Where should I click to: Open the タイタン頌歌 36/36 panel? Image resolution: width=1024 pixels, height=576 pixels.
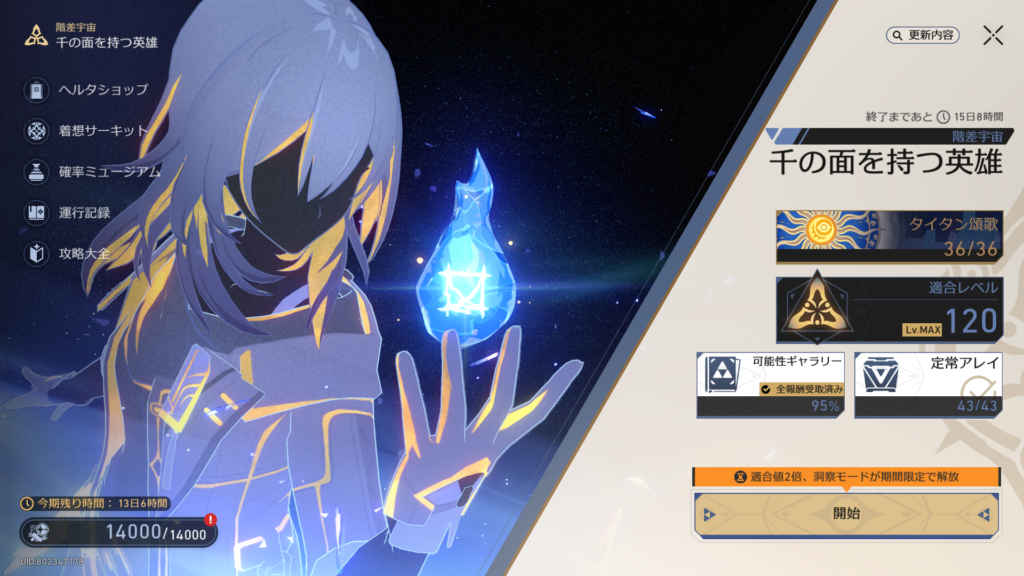(889, 237)
